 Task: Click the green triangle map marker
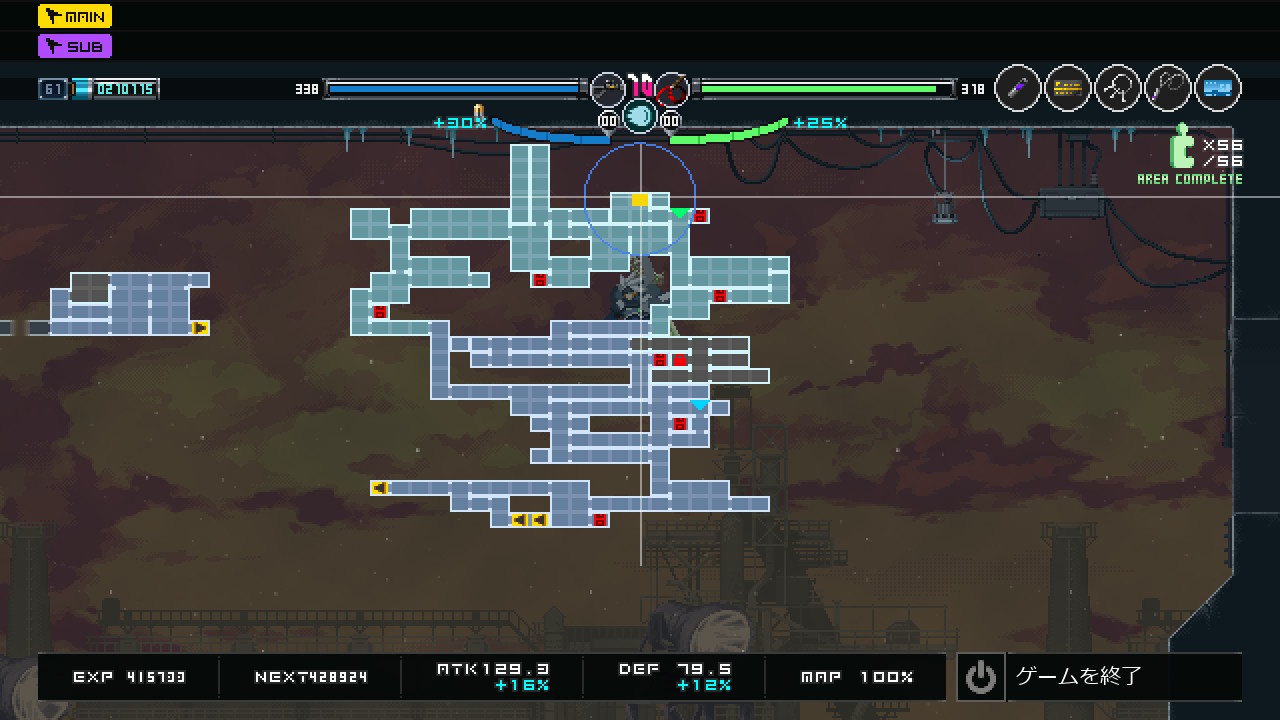tap(680, 213)
